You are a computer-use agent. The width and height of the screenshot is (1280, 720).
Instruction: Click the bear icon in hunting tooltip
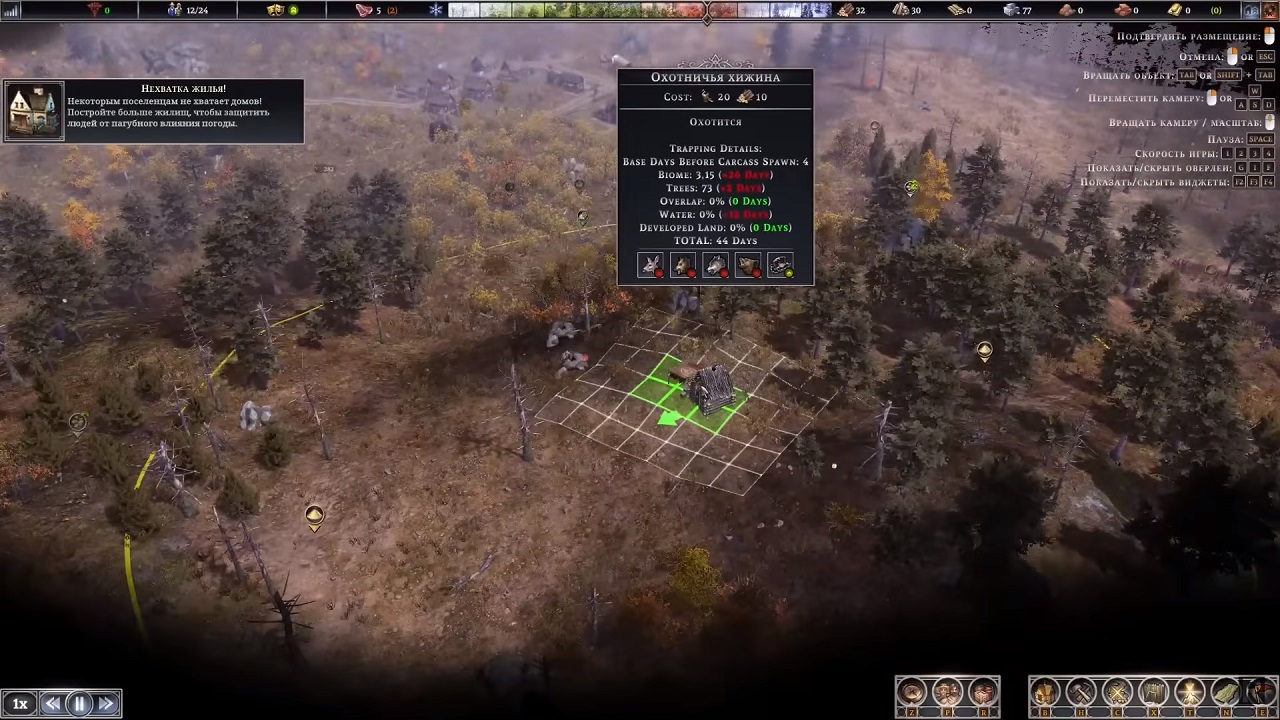[748, 266]
